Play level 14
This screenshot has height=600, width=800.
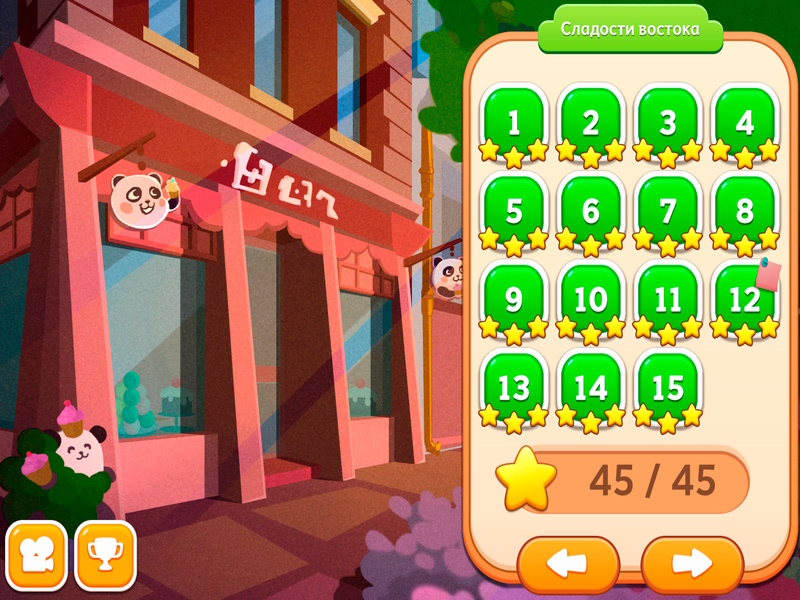coord(591,387)
